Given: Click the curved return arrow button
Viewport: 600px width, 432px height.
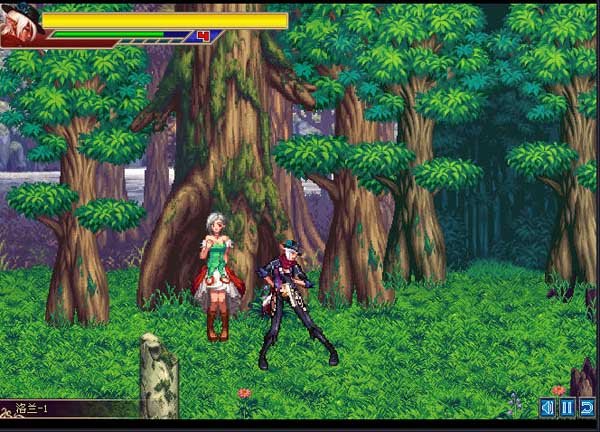Looking at the screenshot, I should pyautogui.click(x=587, y=407).
